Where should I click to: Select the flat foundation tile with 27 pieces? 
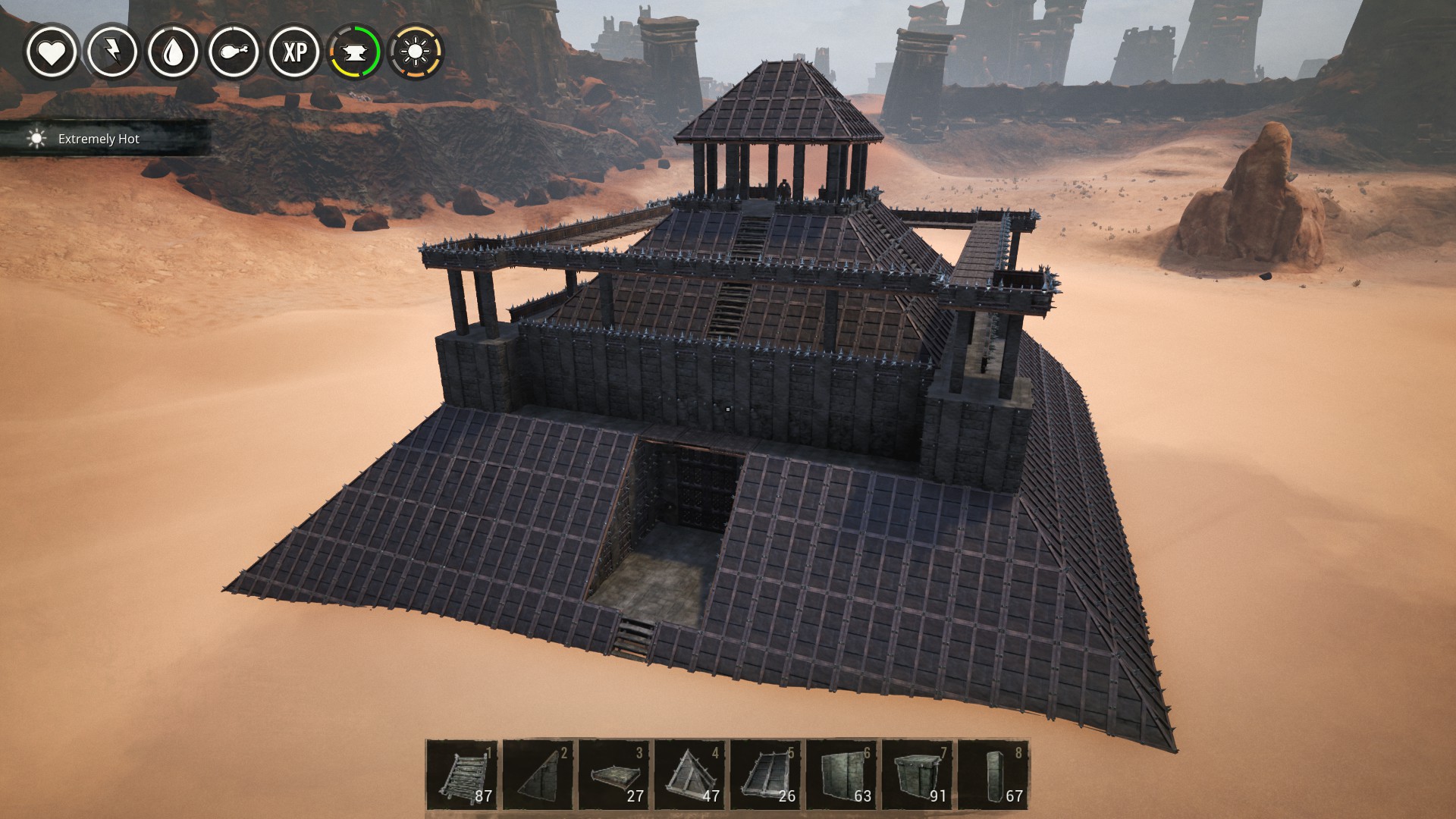click(614, 775)
